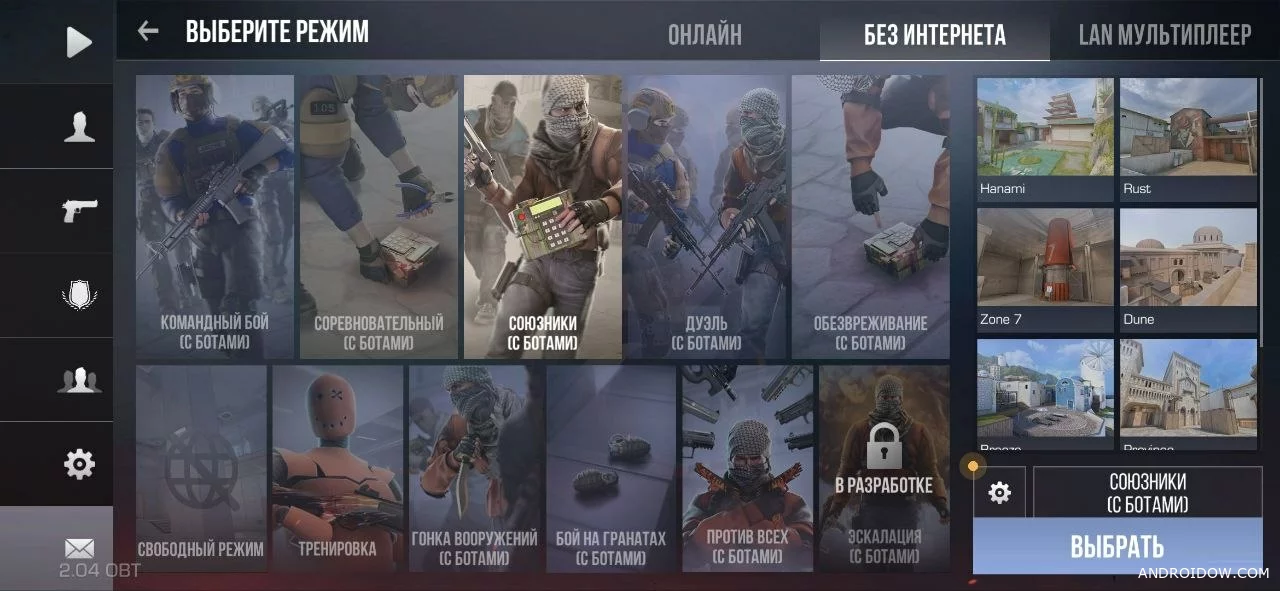Select the СОРЕВНОВАТЕЛЬНЫЙ mode card
Screen dimensions: 1280x591
tap(379, 217)
